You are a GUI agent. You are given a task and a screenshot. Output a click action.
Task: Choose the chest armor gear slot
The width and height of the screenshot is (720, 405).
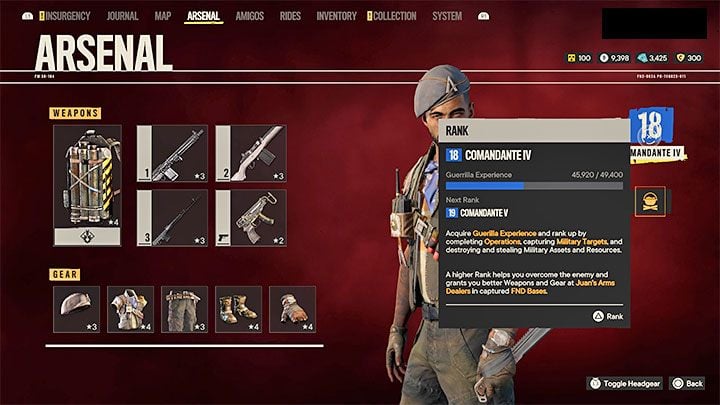(x=131, y=309)
